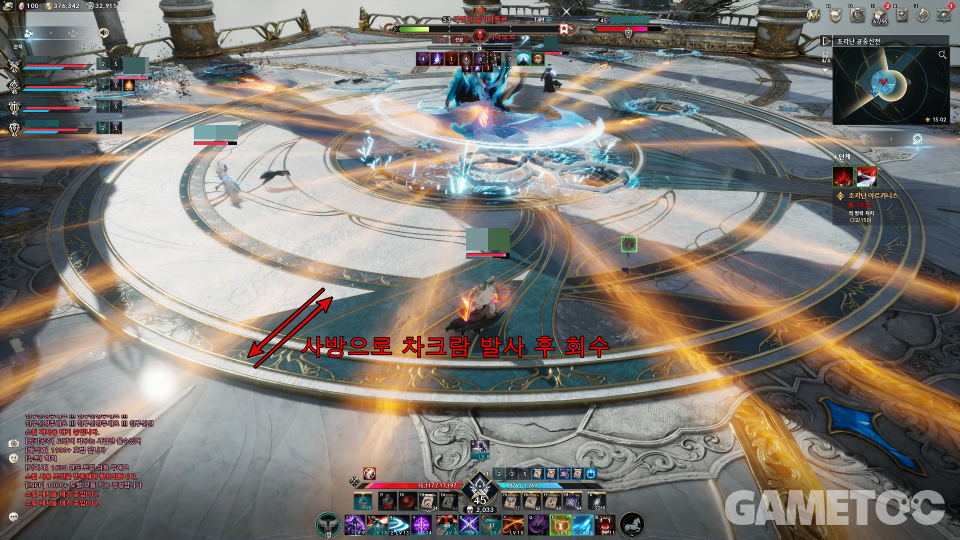Select the first party member frame
The height and width of the screenshot is (540, 960).
tap(60, 68)
